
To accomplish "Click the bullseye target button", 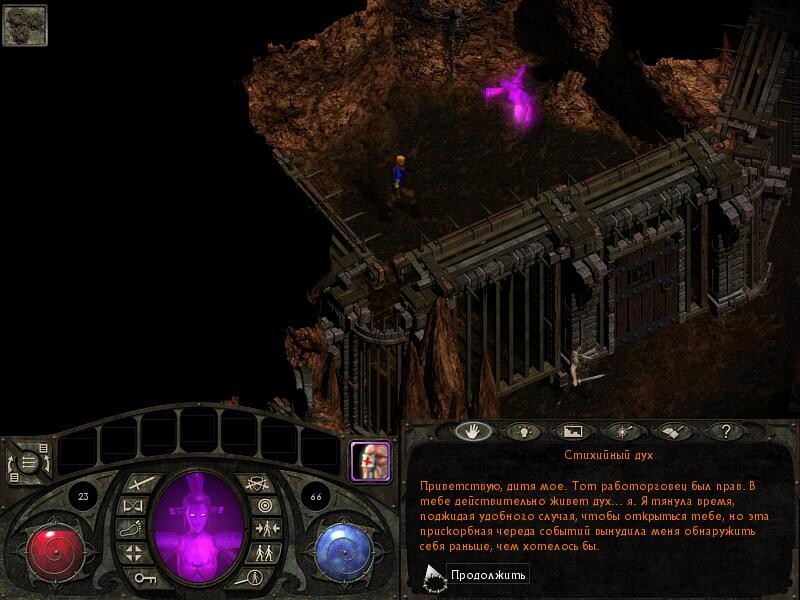I will click(x=264, y=507).
